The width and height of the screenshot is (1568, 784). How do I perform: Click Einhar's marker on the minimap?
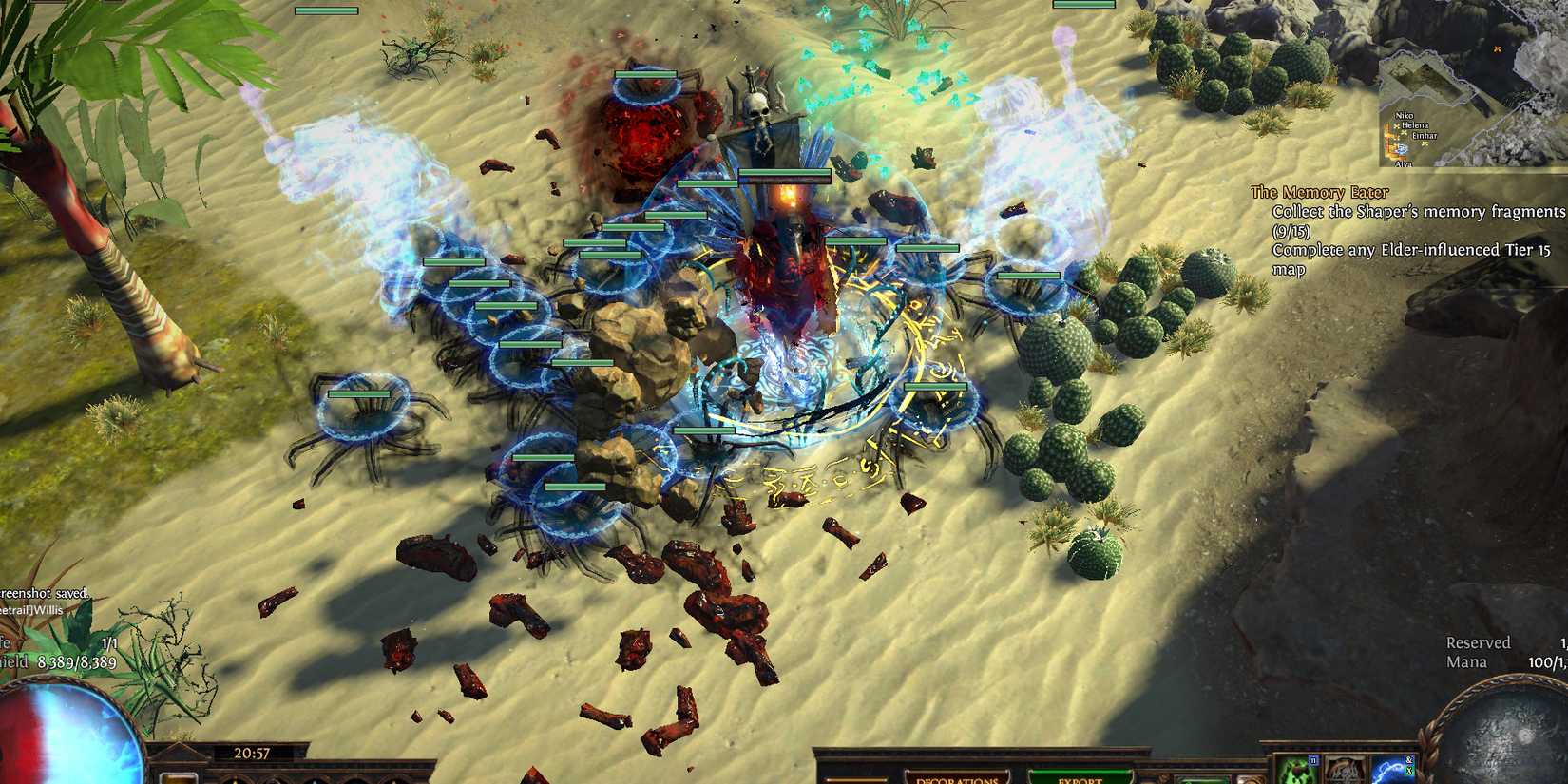(x=1425, y=143)
